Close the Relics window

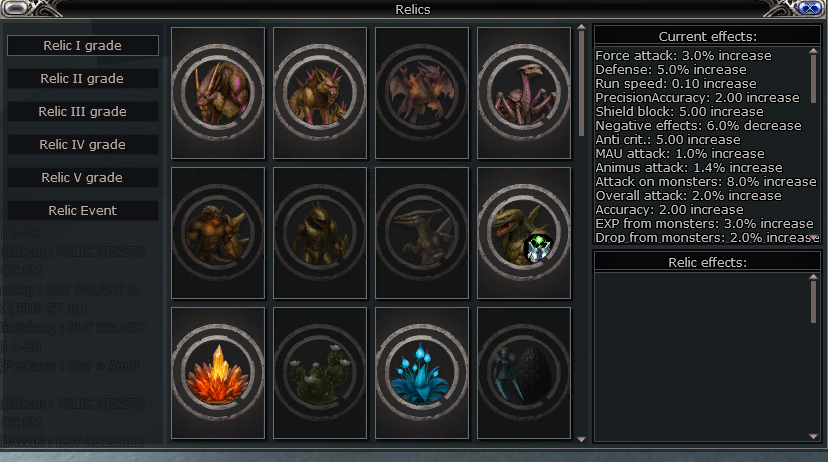point(807,9)
